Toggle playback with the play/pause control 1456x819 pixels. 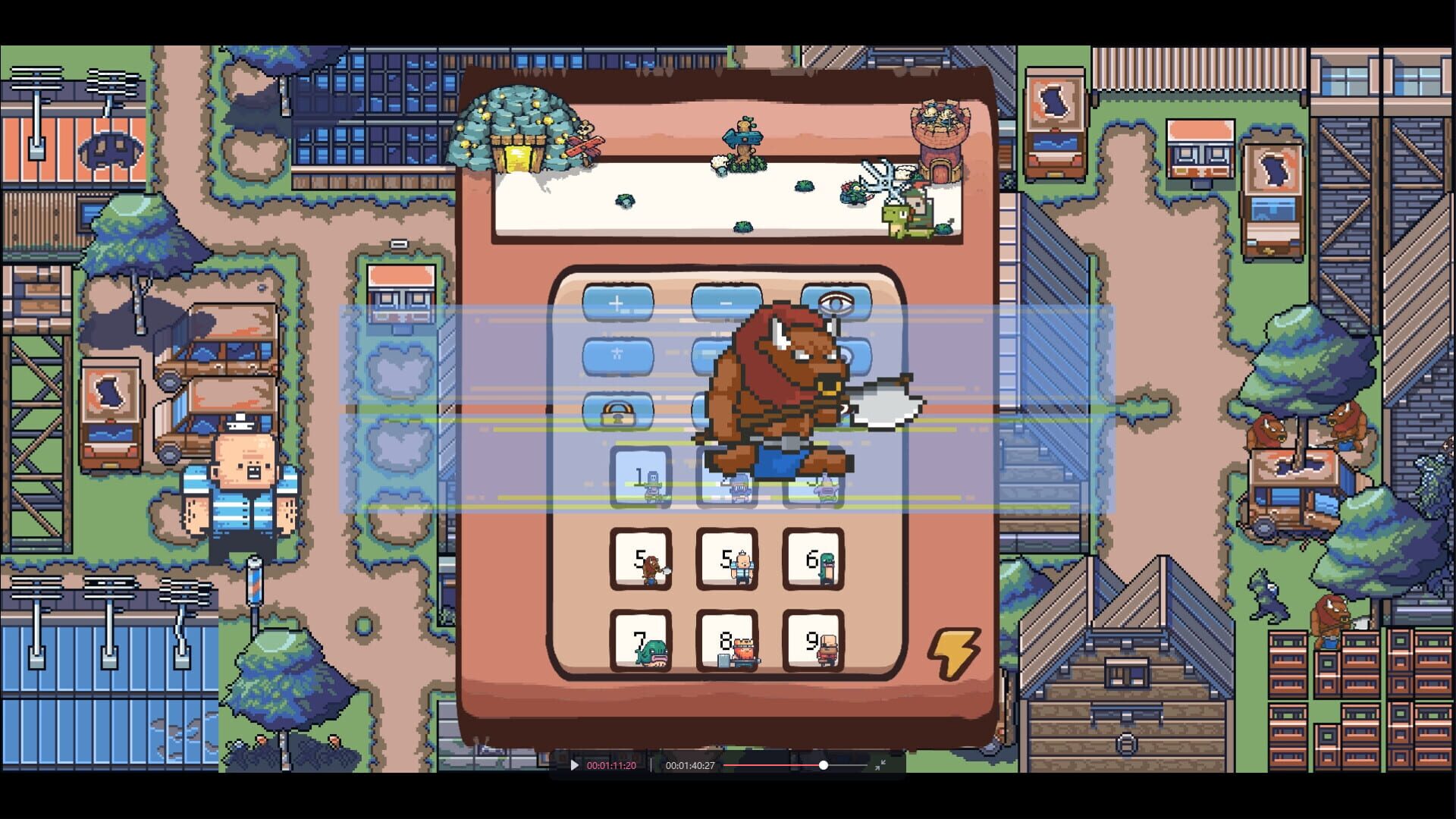(x=574, y=766)
